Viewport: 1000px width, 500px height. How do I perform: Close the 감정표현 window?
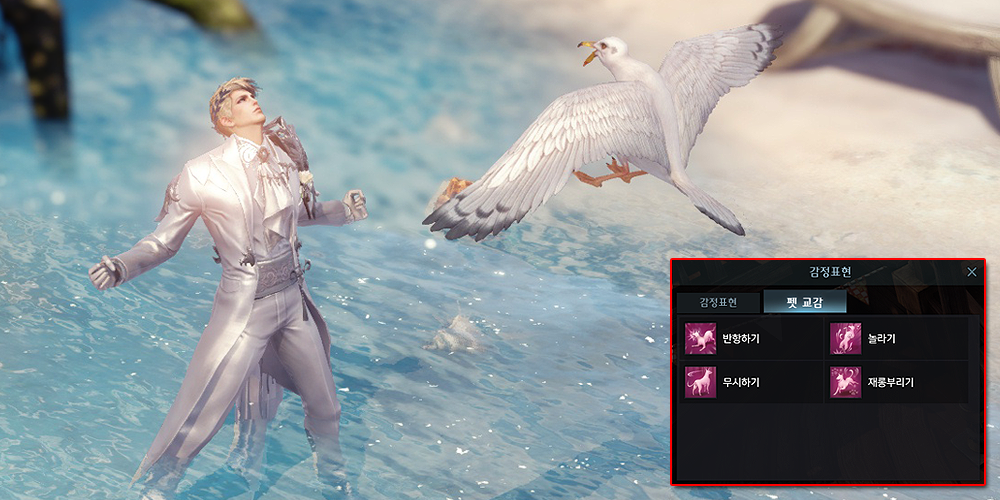[x=972, y=271]
